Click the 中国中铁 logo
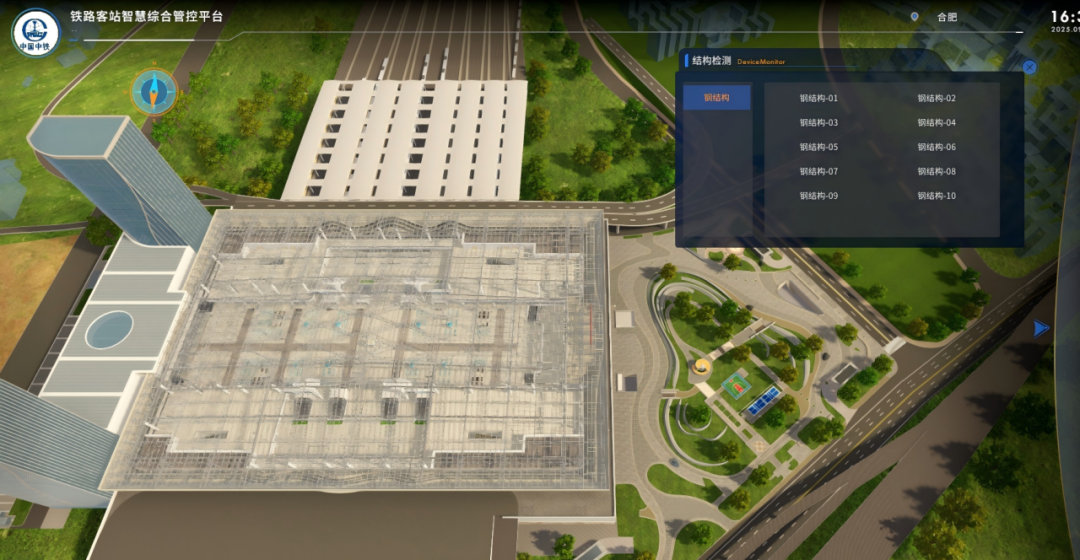The width and height of the screenshot is (1080, 560). pos(36,32)
